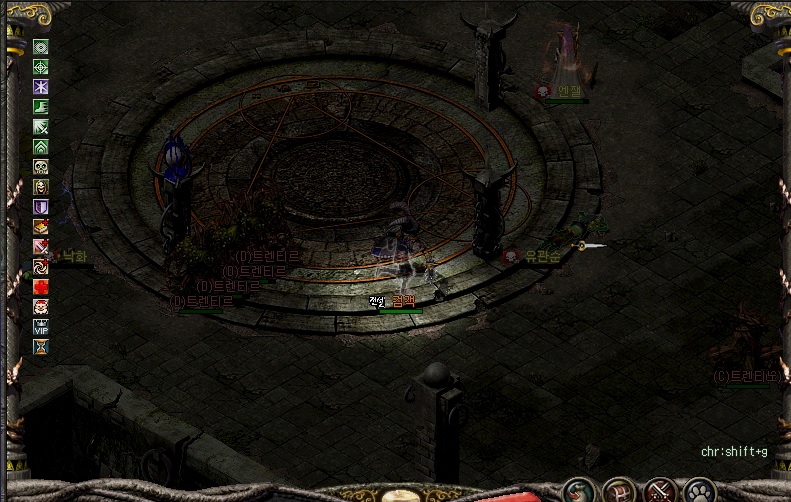Click the green eye buff icon
The height and width of the screenshot is (502, 791).
pyautogui.click(x=41, y=46)
